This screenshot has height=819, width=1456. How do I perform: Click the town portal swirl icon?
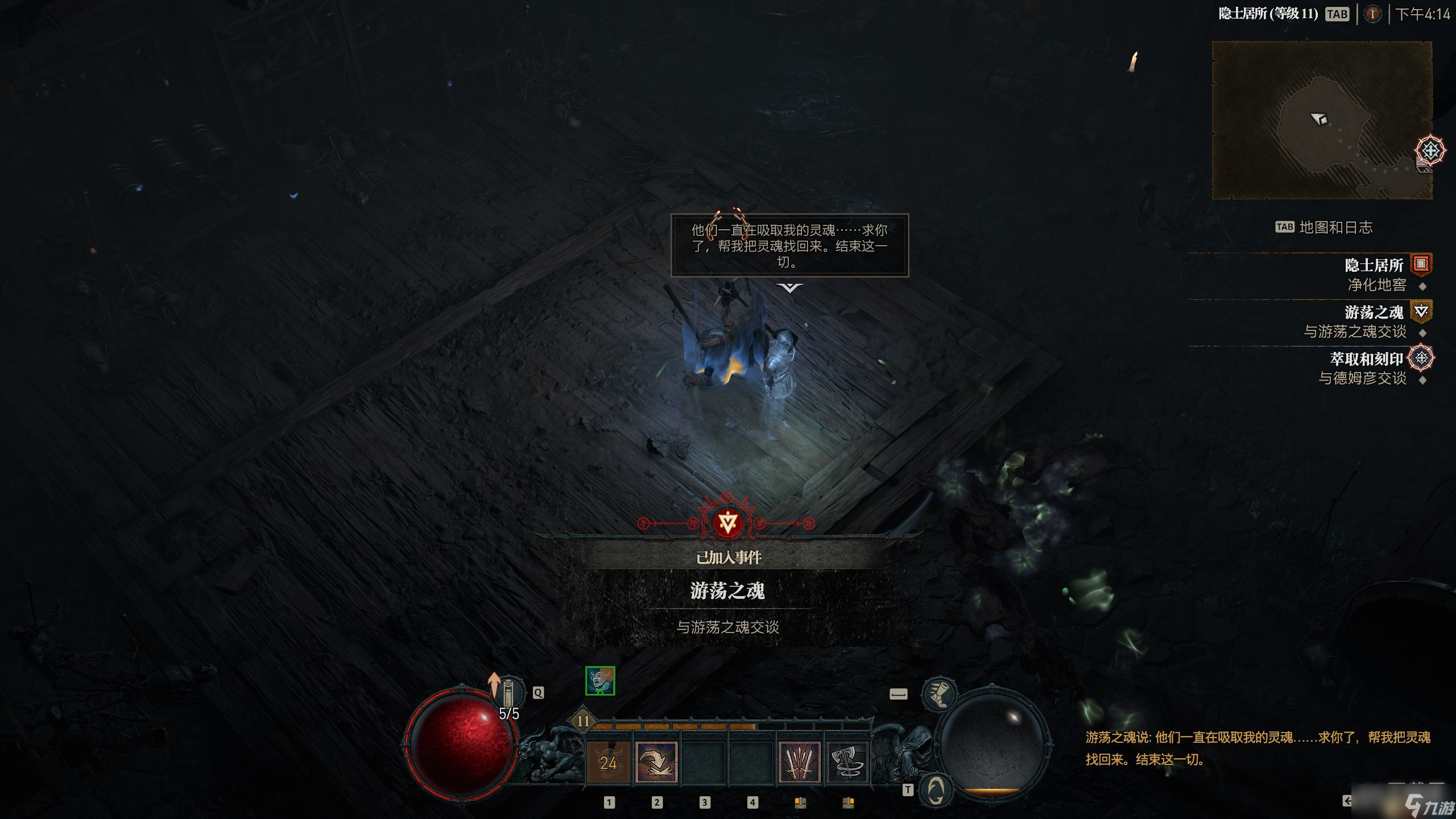tap(936, 789)
